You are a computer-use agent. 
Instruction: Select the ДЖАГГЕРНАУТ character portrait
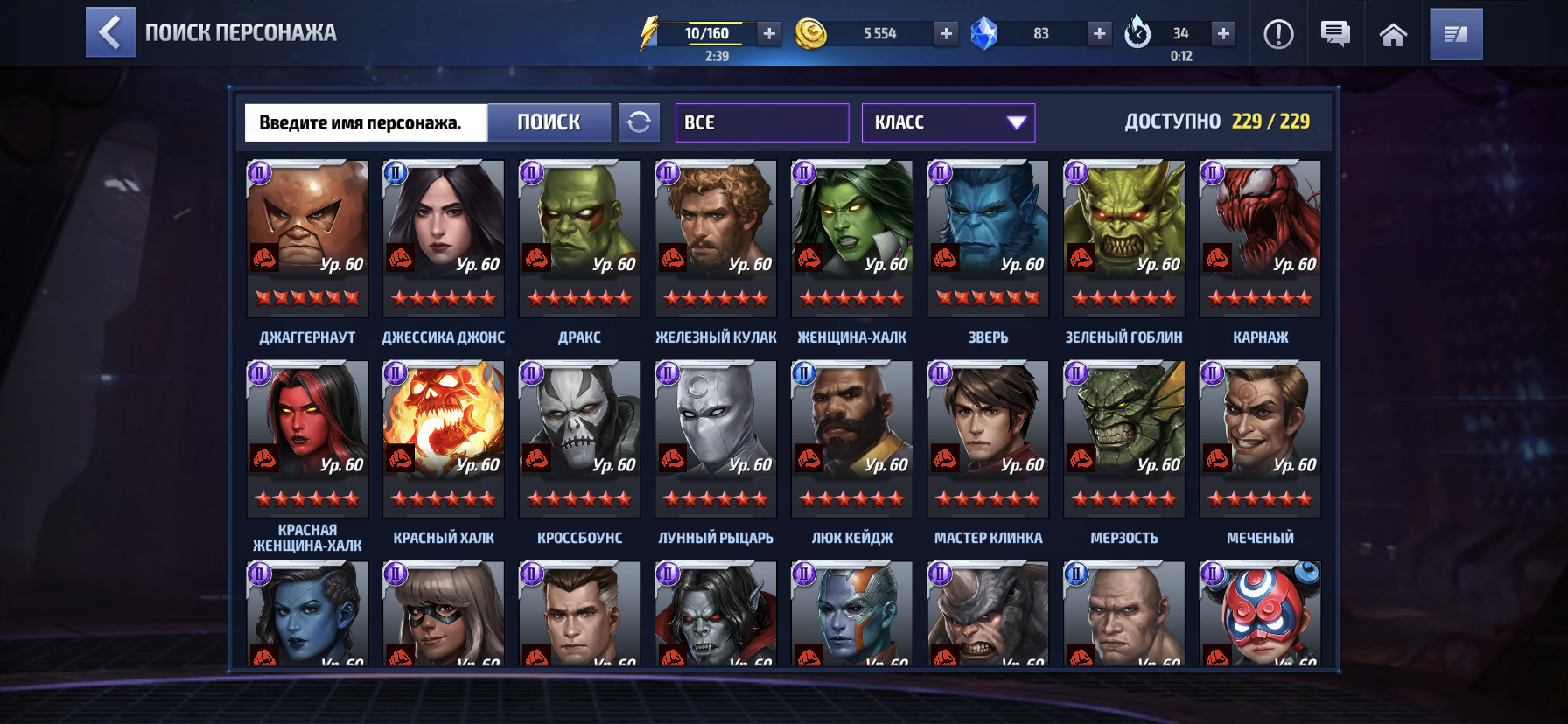(x=306, y=236)
